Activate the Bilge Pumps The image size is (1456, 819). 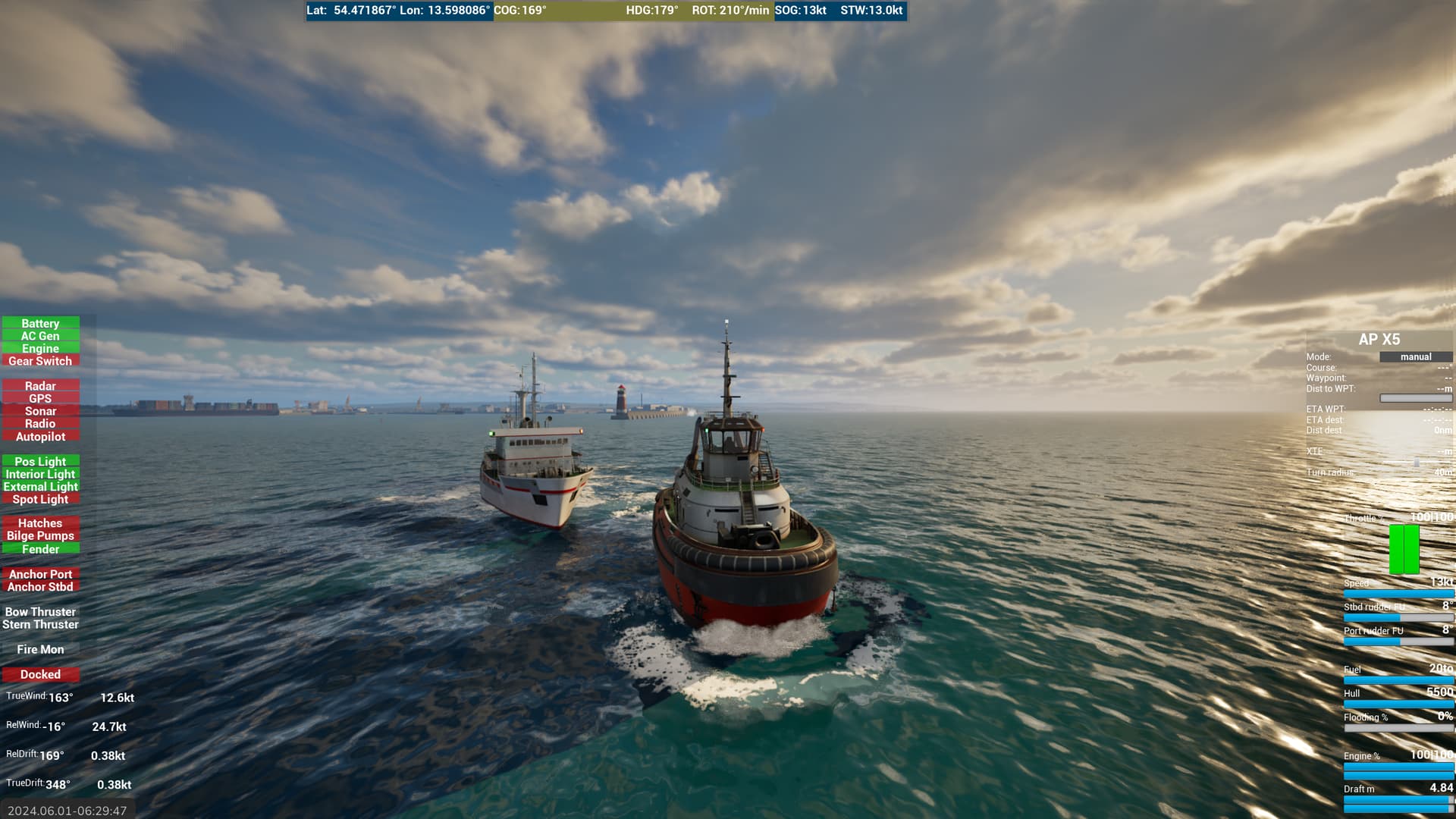[x=40, y=535]
